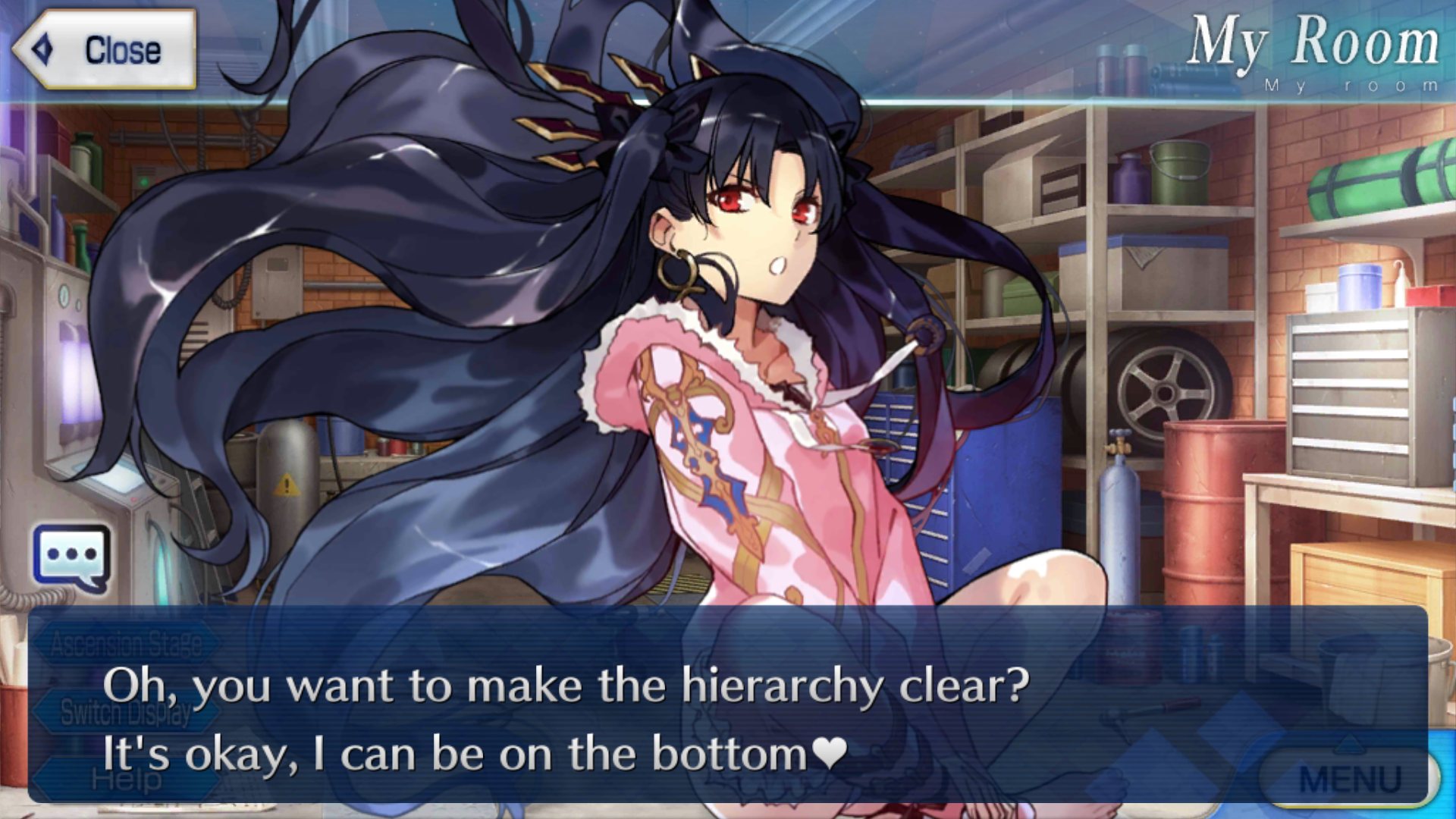Advance the dialogue text box
Screen dimensions: 1456x819
[728, 705]
